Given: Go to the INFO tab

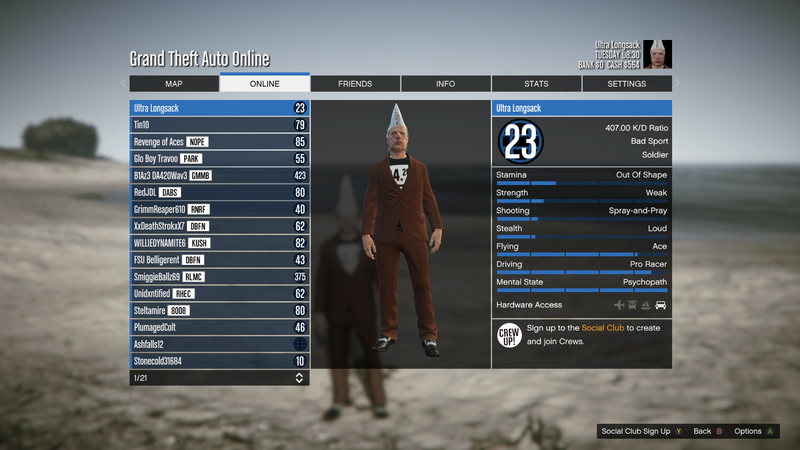Looking at the screenshot, I should click(445, 84).
